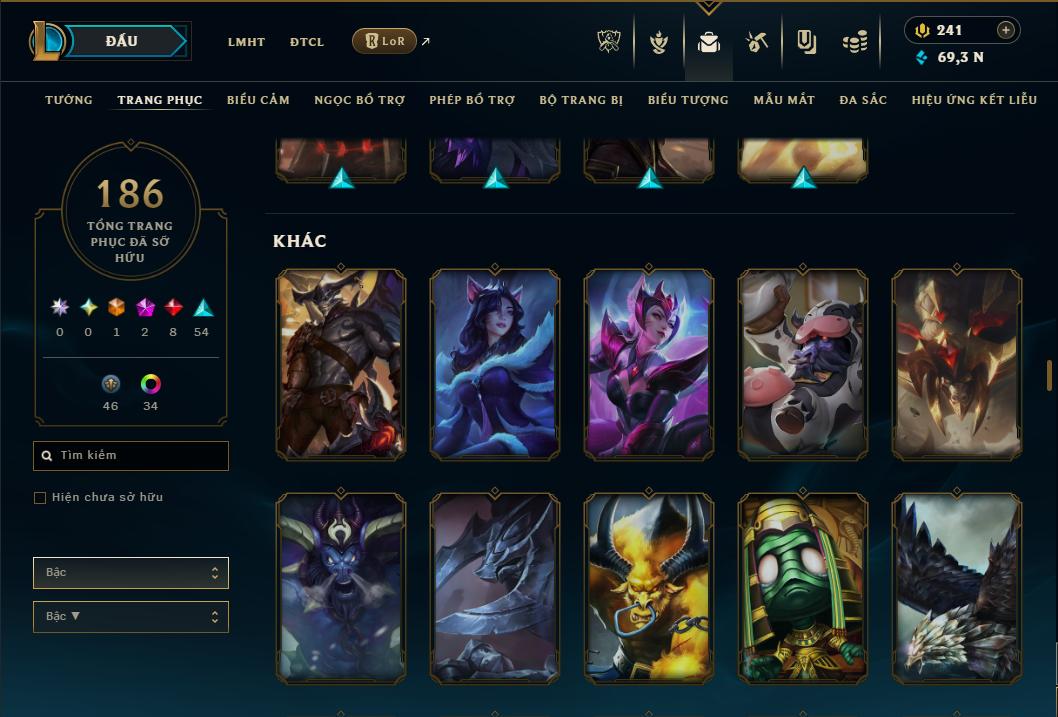Switch to the ĐTCL game mode

pyautogui.click(x=307, y=42)
